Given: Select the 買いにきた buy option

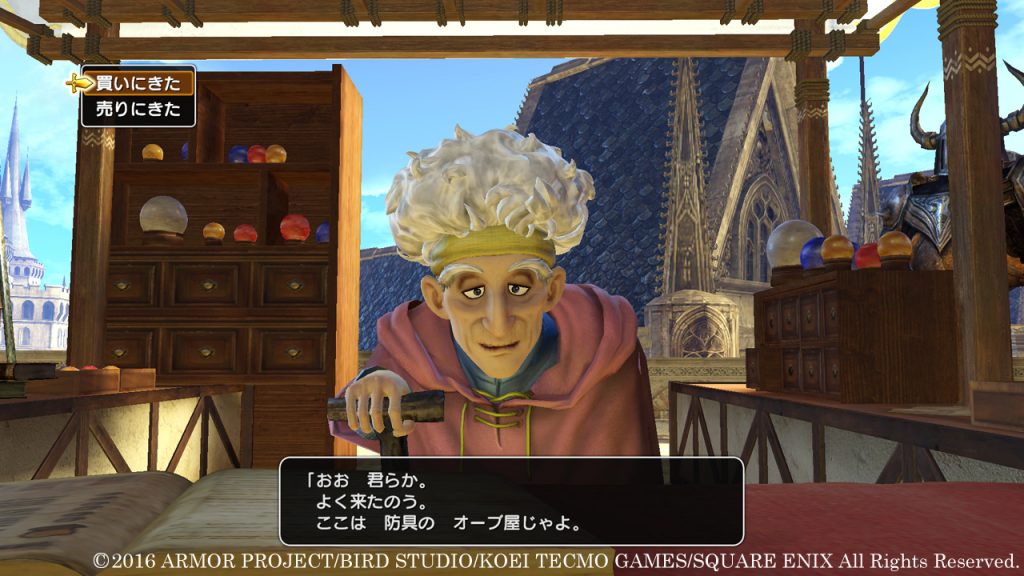Looking at the screenshot, I should pos(137,83).
